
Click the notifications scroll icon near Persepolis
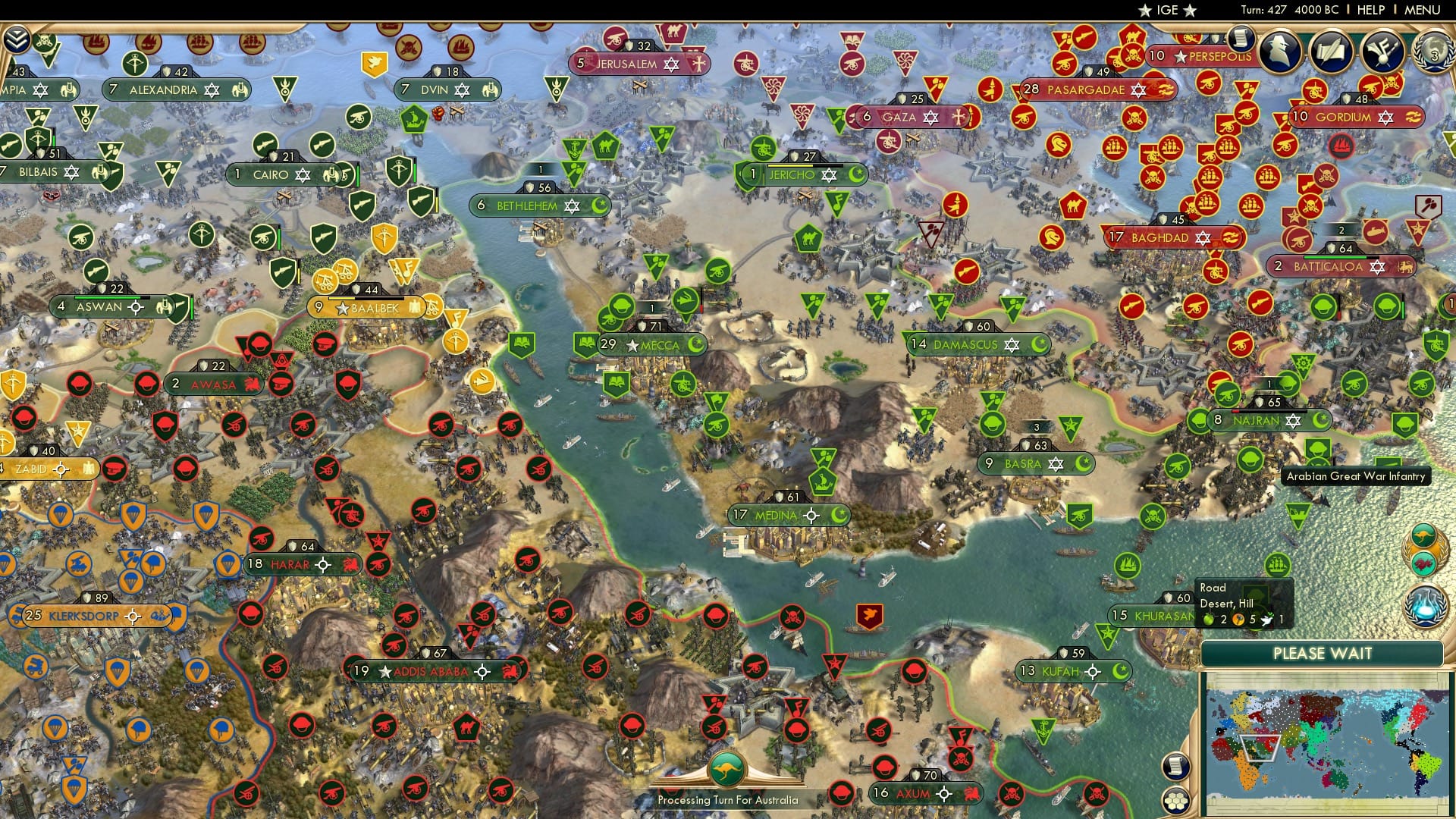coord(1241,38)
